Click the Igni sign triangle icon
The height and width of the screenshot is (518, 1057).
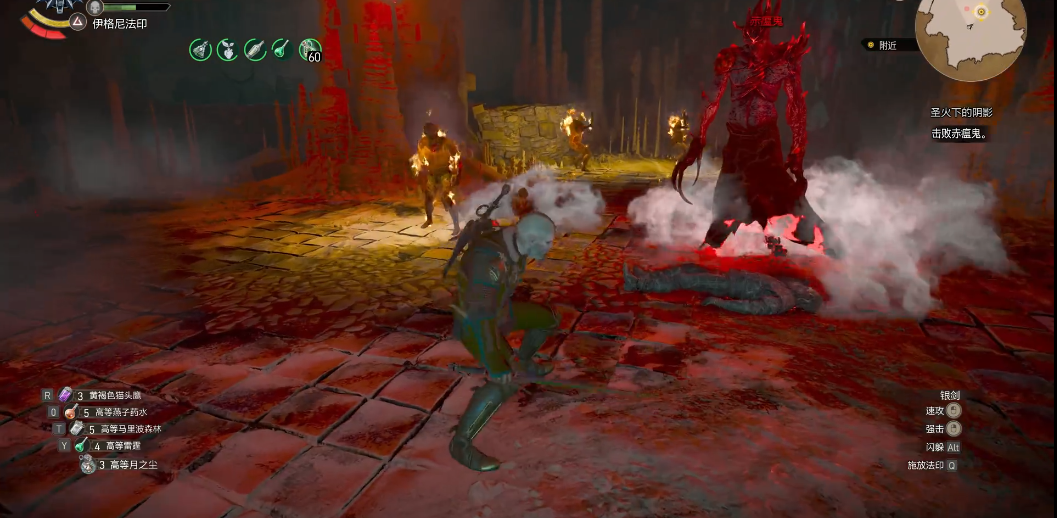pyautogui.click(x=78, y=23)
